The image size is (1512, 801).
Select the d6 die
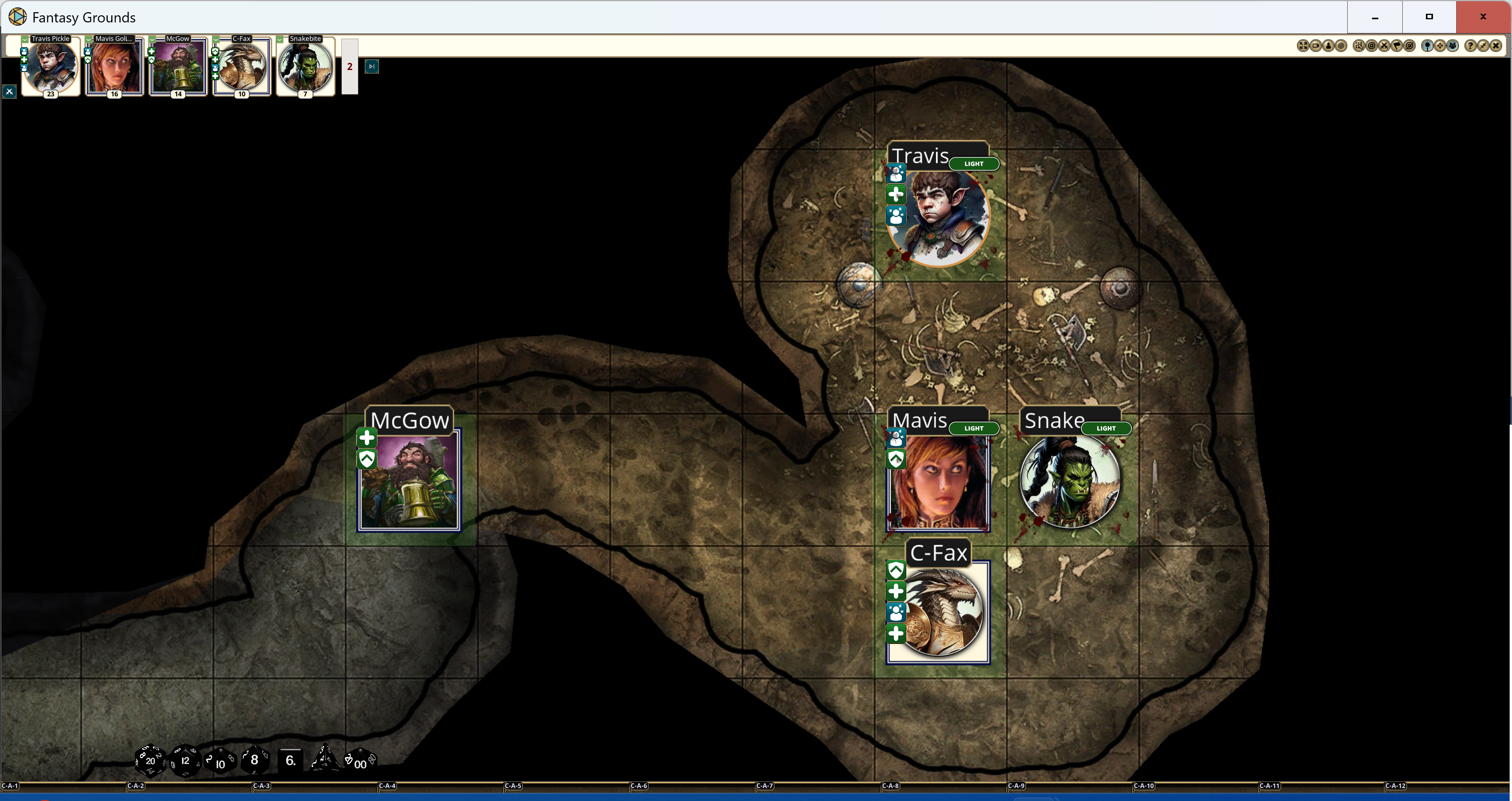click(x=291, y=760)
